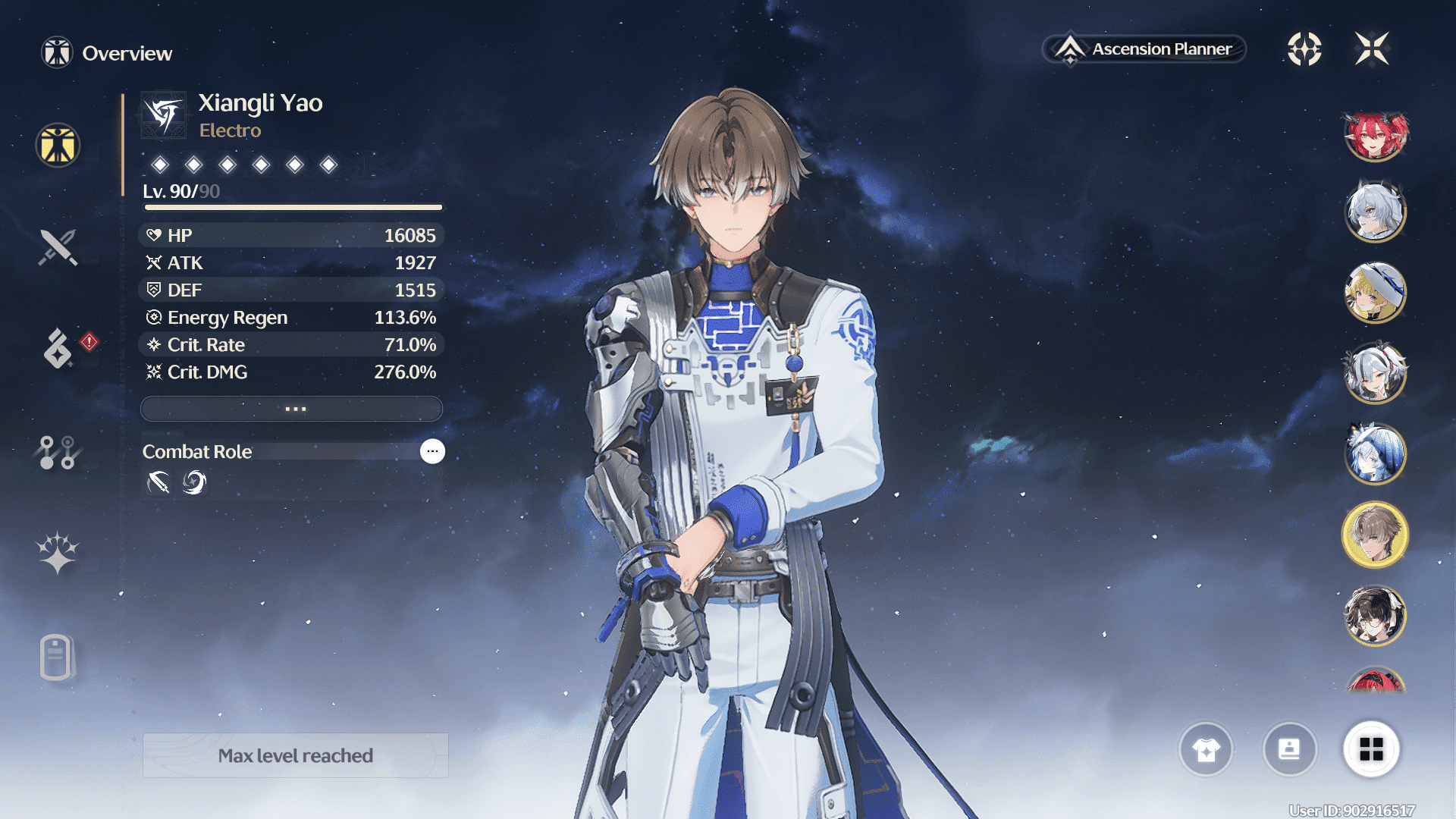Choose the silver-haired character with eyepatch
The image size is (1456, 819).
[1375, 212]
